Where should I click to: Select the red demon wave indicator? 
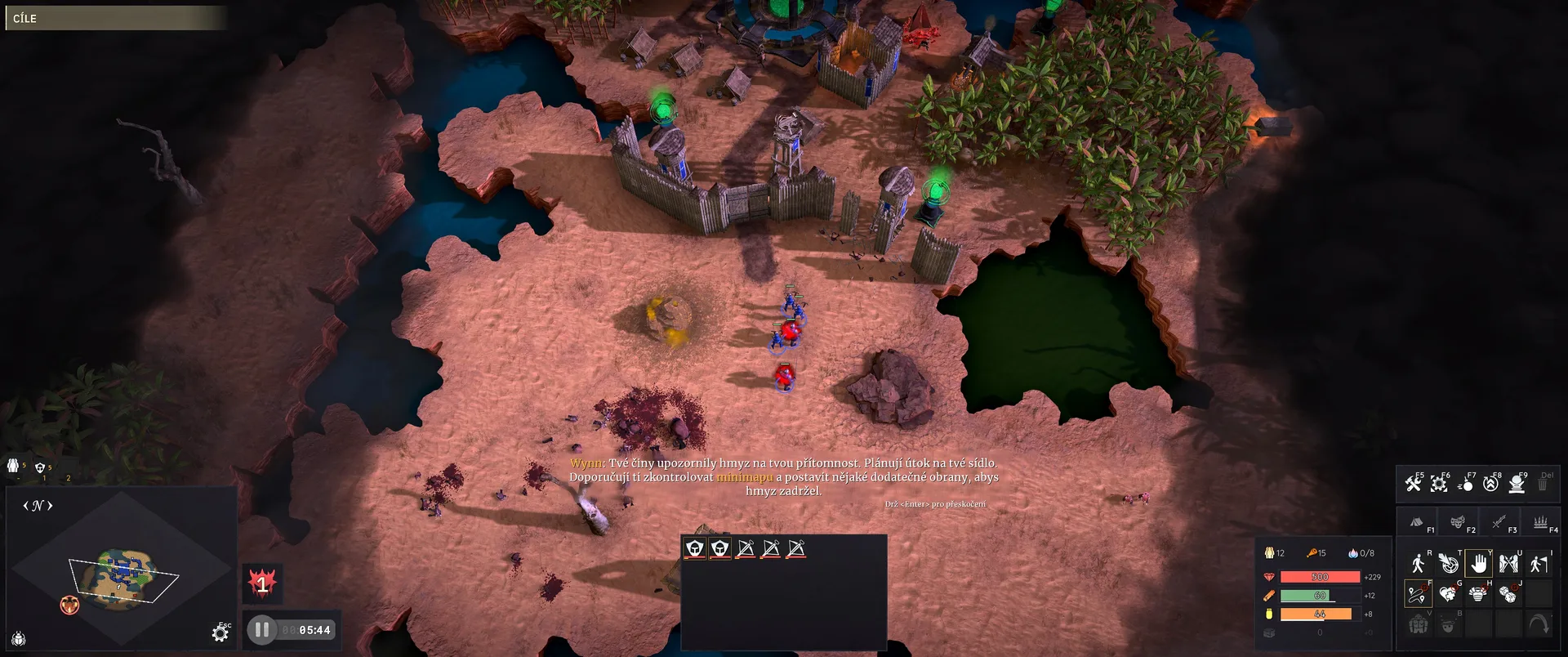click(262, 583)
